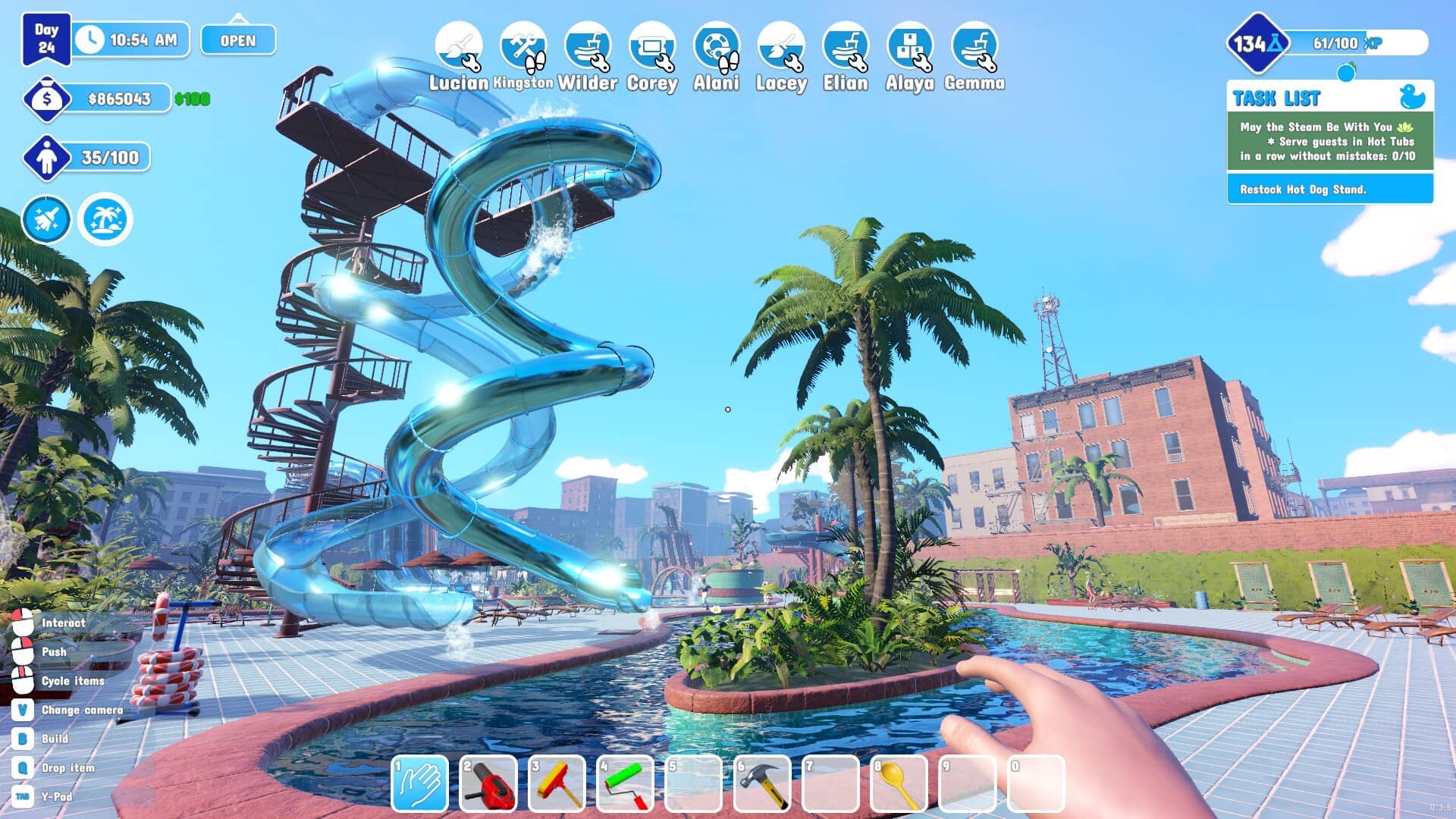This screenshot has width=1456, height=819.
Task: Select the hand hotbar slot
Action: [419, 784]
